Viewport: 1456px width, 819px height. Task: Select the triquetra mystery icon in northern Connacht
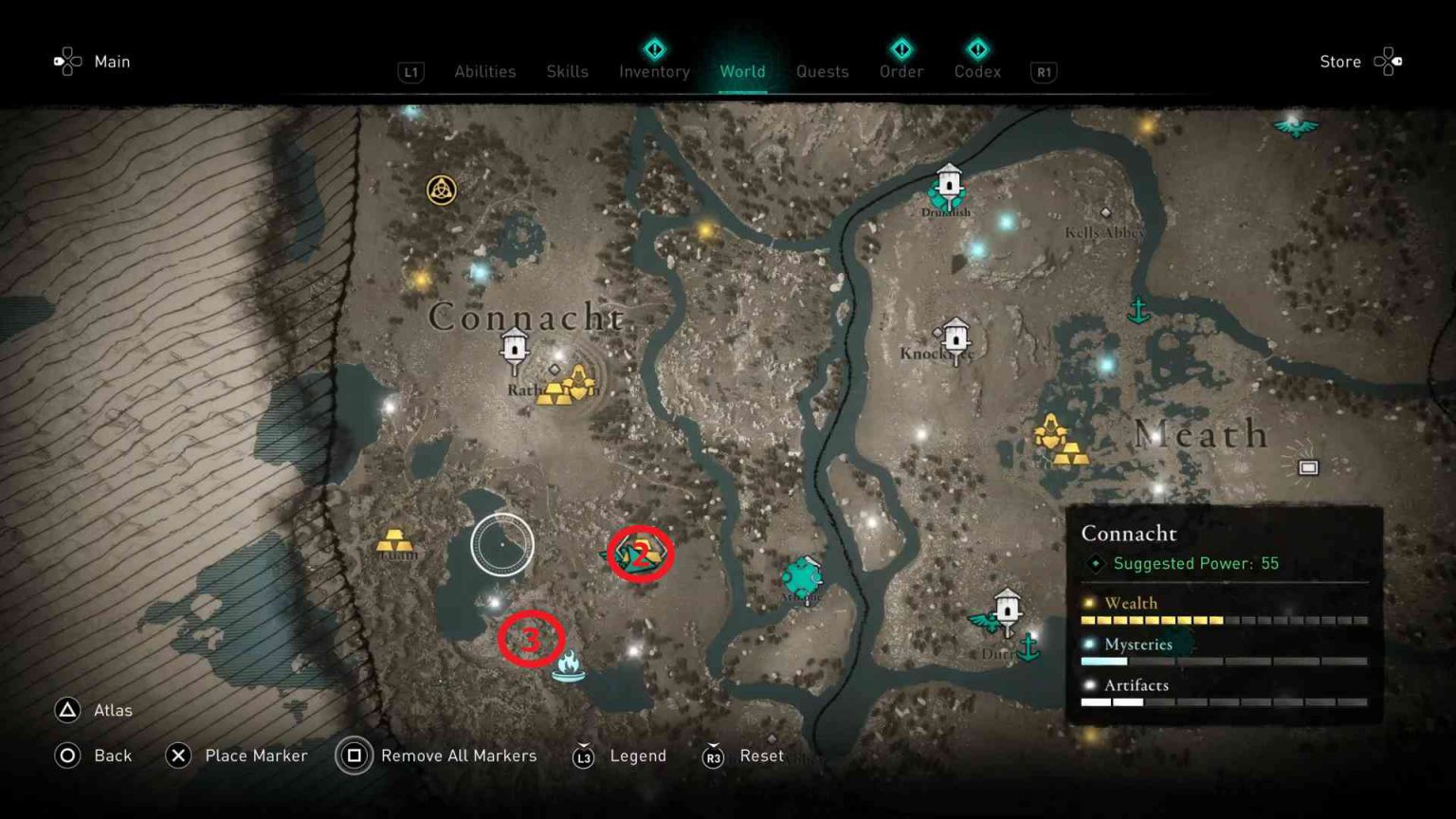click(x=440, y=190)
